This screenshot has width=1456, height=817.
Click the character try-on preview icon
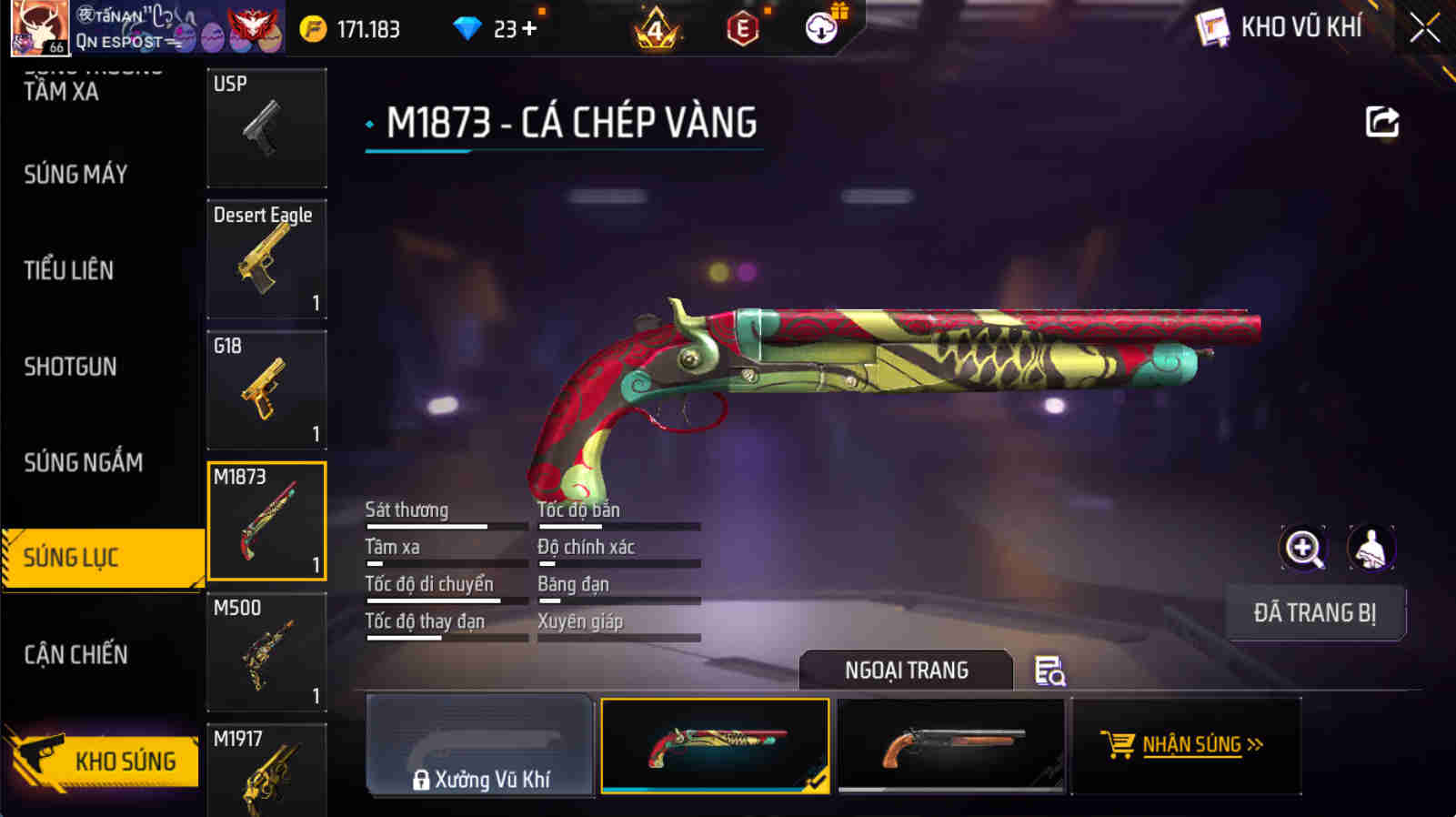1371,548
